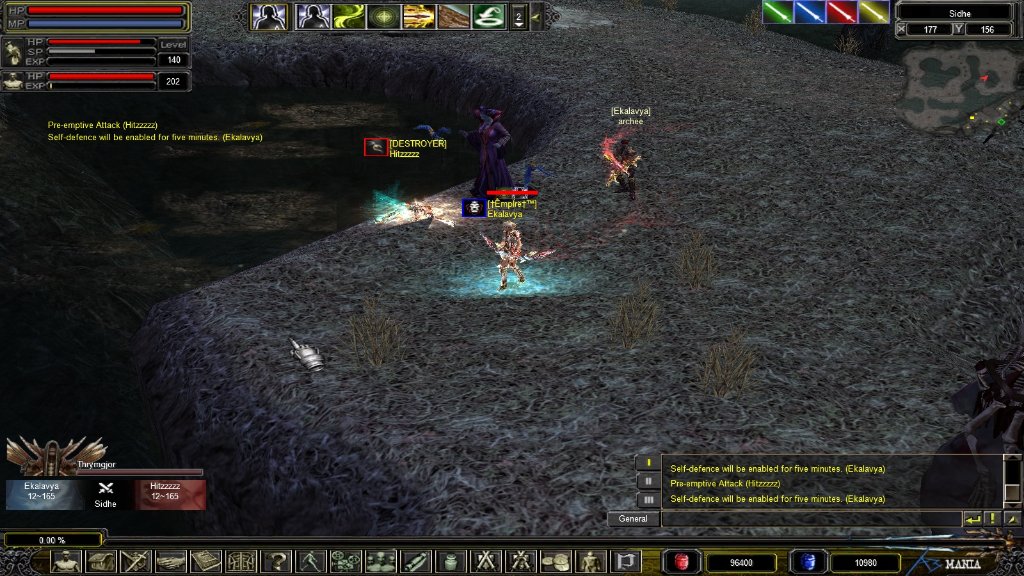Click the flag icon in bottom toolbar
The width and height of the screenshot is (1024, 576).
pyautogui.click(x=626, y=561)
